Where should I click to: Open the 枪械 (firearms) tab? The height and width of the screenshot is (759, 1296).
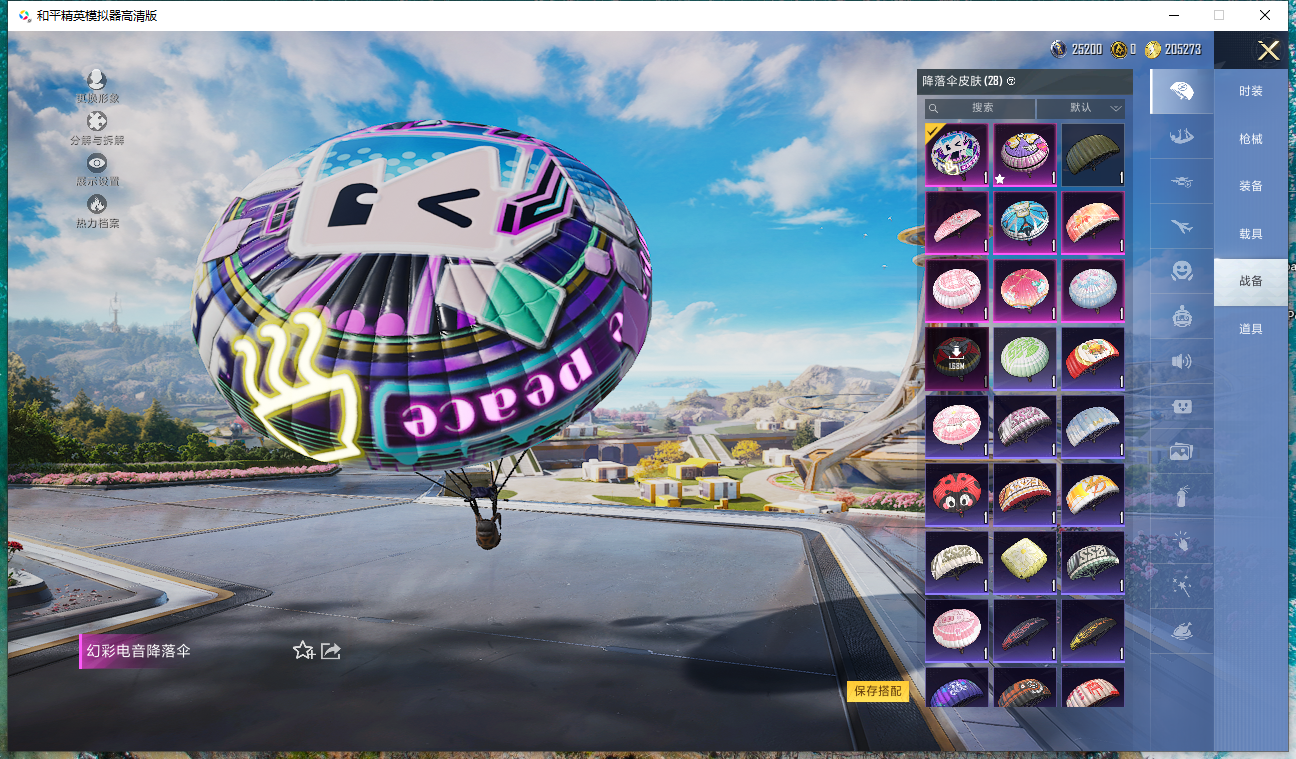(x=1250, y=139)
